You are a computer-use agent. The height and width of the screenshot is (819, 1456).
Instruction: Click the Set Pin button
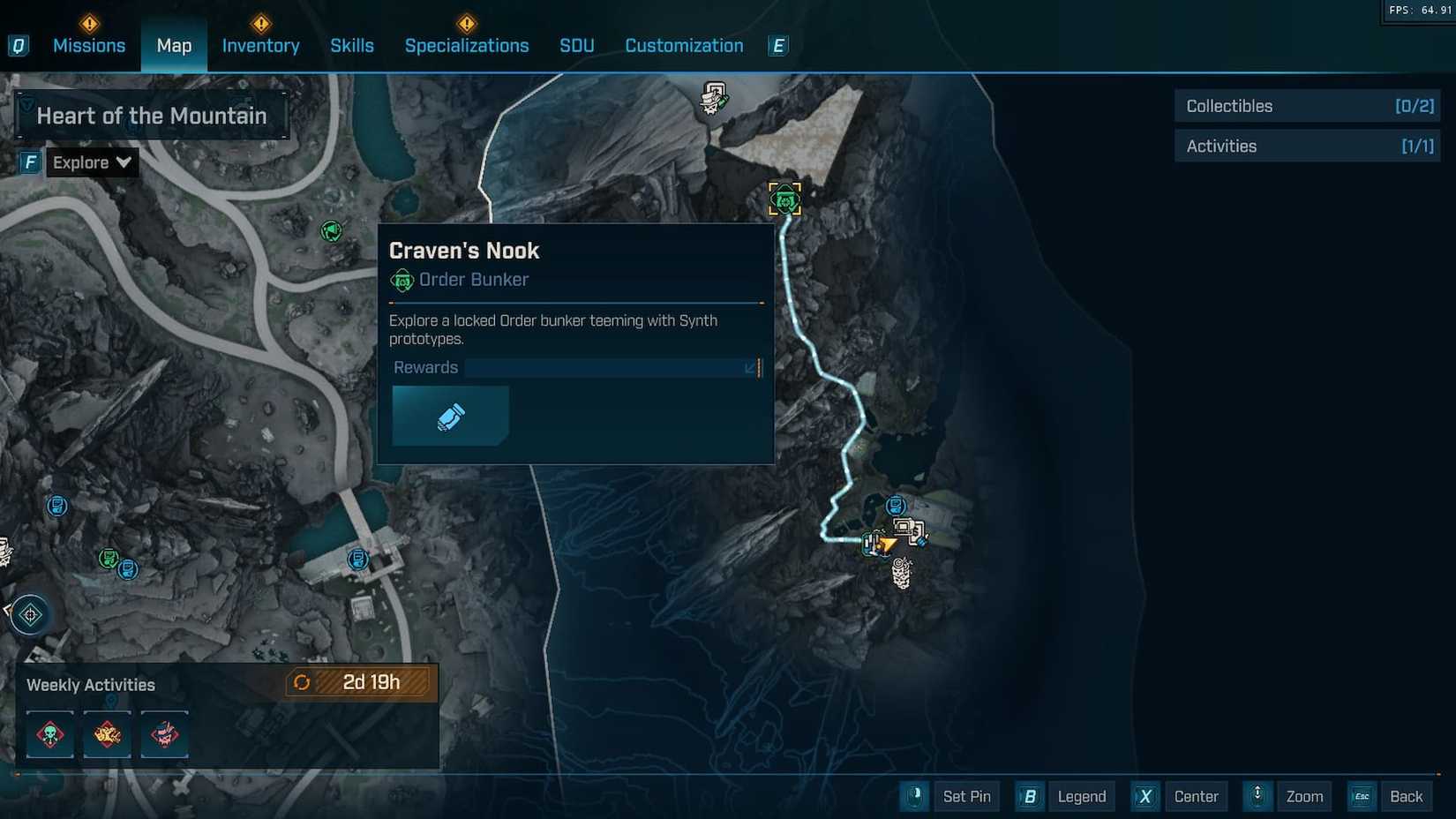pyautogui.click(x=966, y=796)
